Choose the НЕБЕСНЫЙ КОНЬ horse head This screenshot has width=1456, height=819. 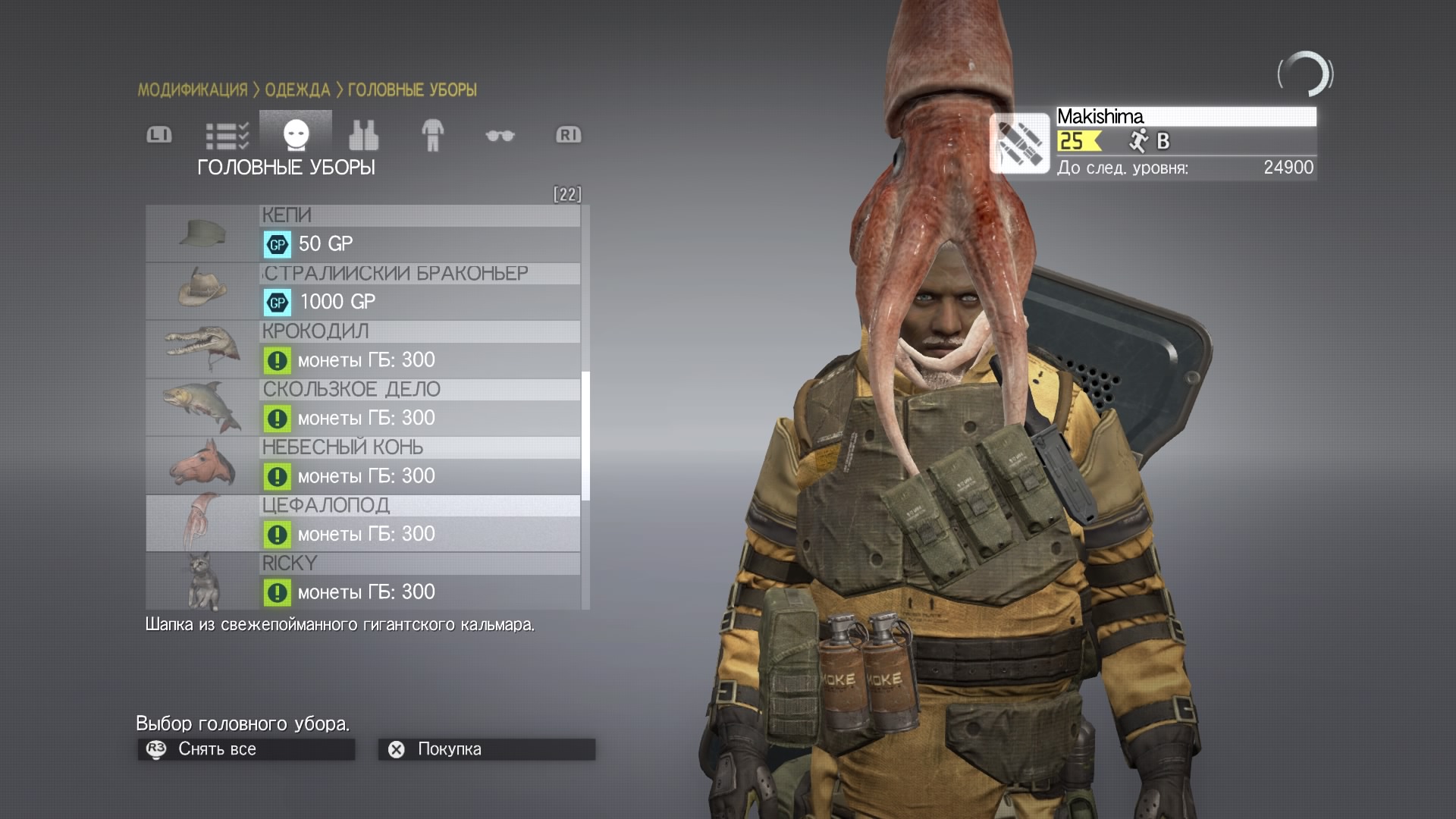point(363,466)
